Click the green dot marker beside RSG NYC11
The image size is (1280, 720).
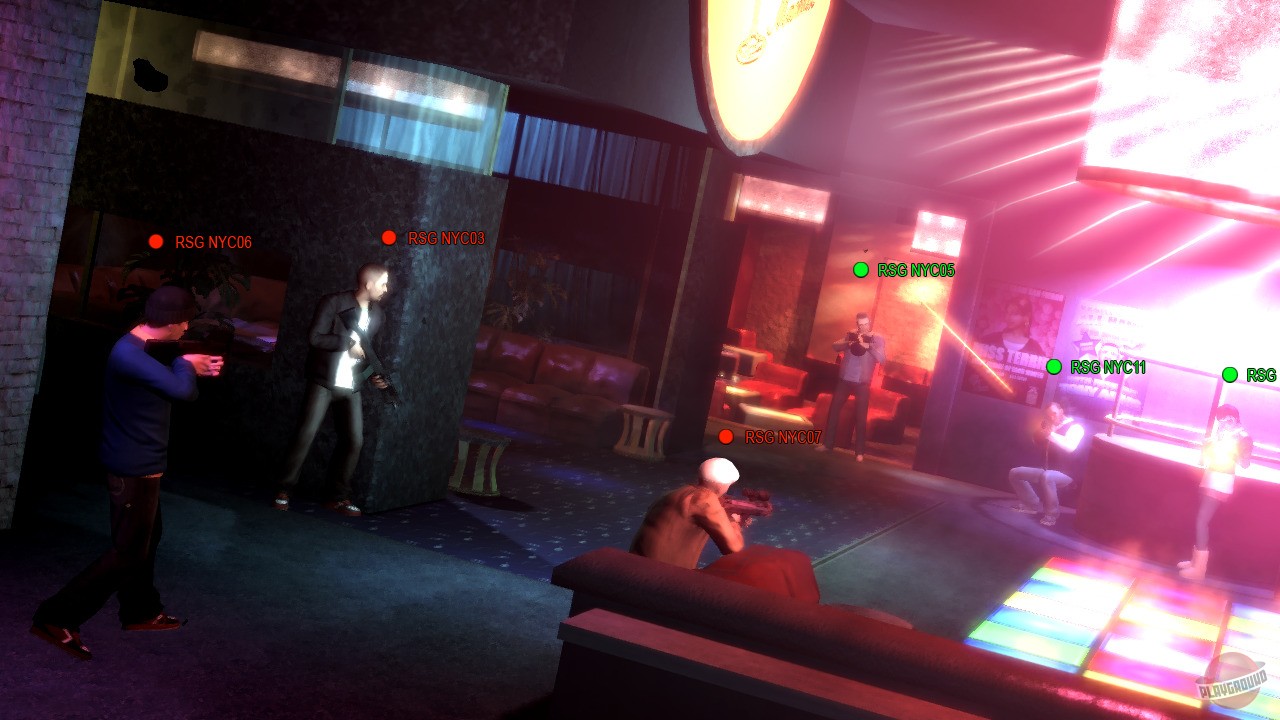(x=1056, y=367)
